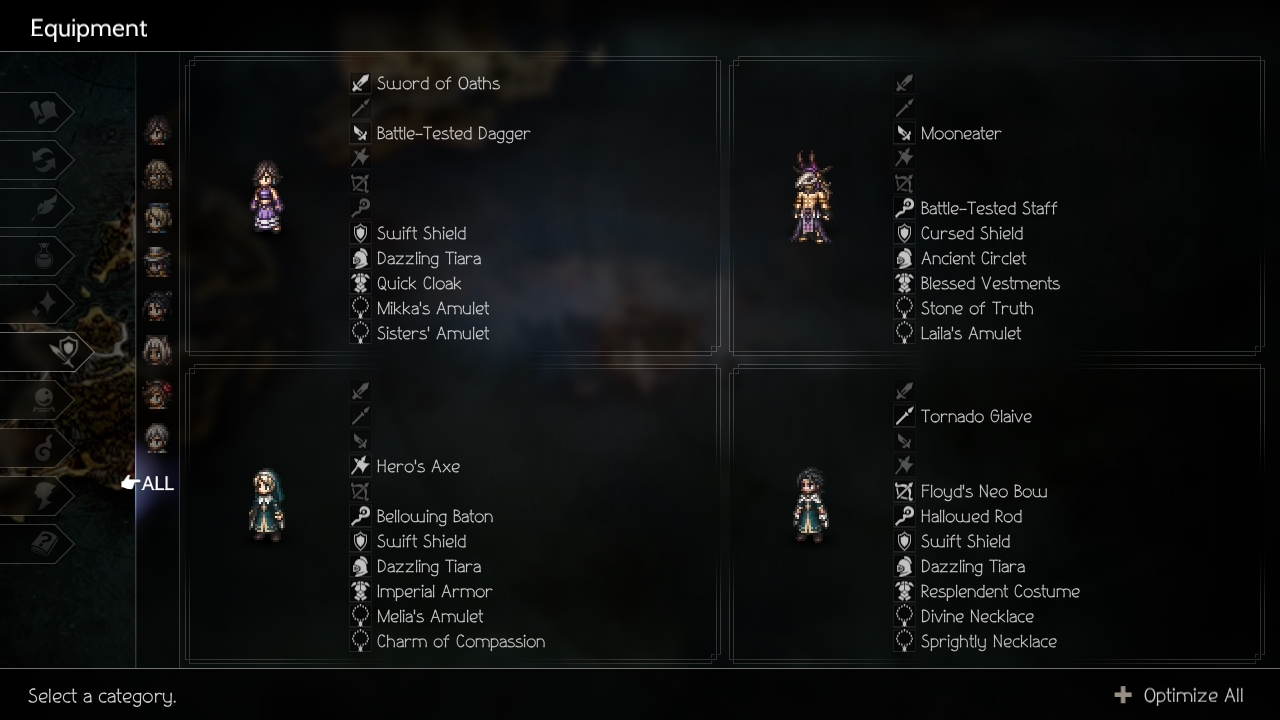Choose the Blessed Vestments armor slot

pos(989,284)
